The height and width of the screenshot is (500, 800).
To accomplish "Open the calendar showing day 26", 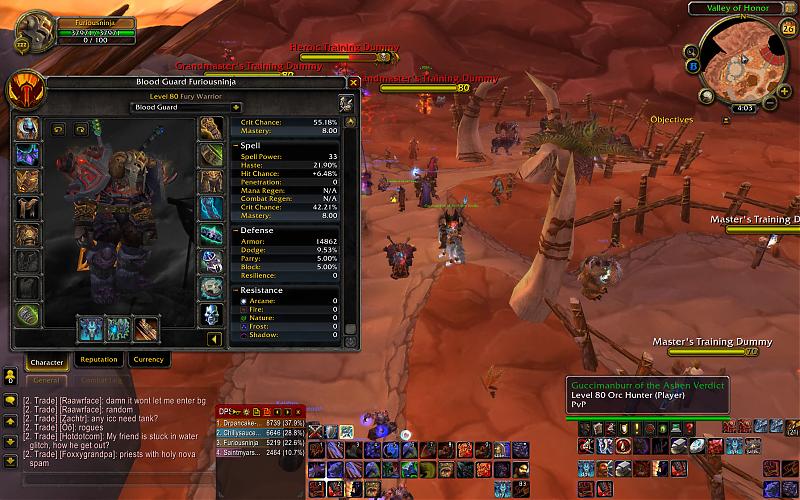I will (787, 28).
